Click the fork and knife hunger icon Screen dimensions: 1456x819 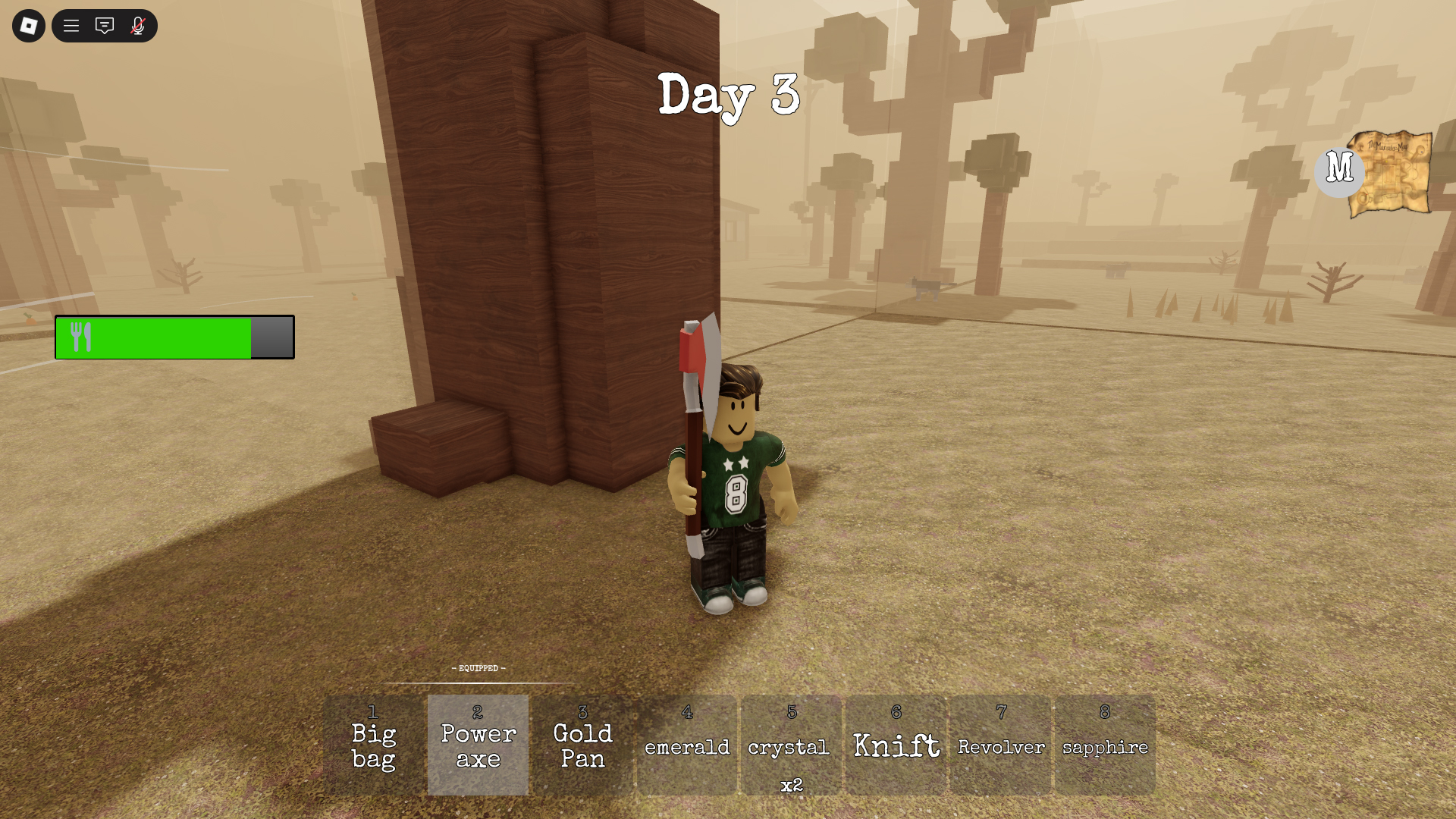81,337
